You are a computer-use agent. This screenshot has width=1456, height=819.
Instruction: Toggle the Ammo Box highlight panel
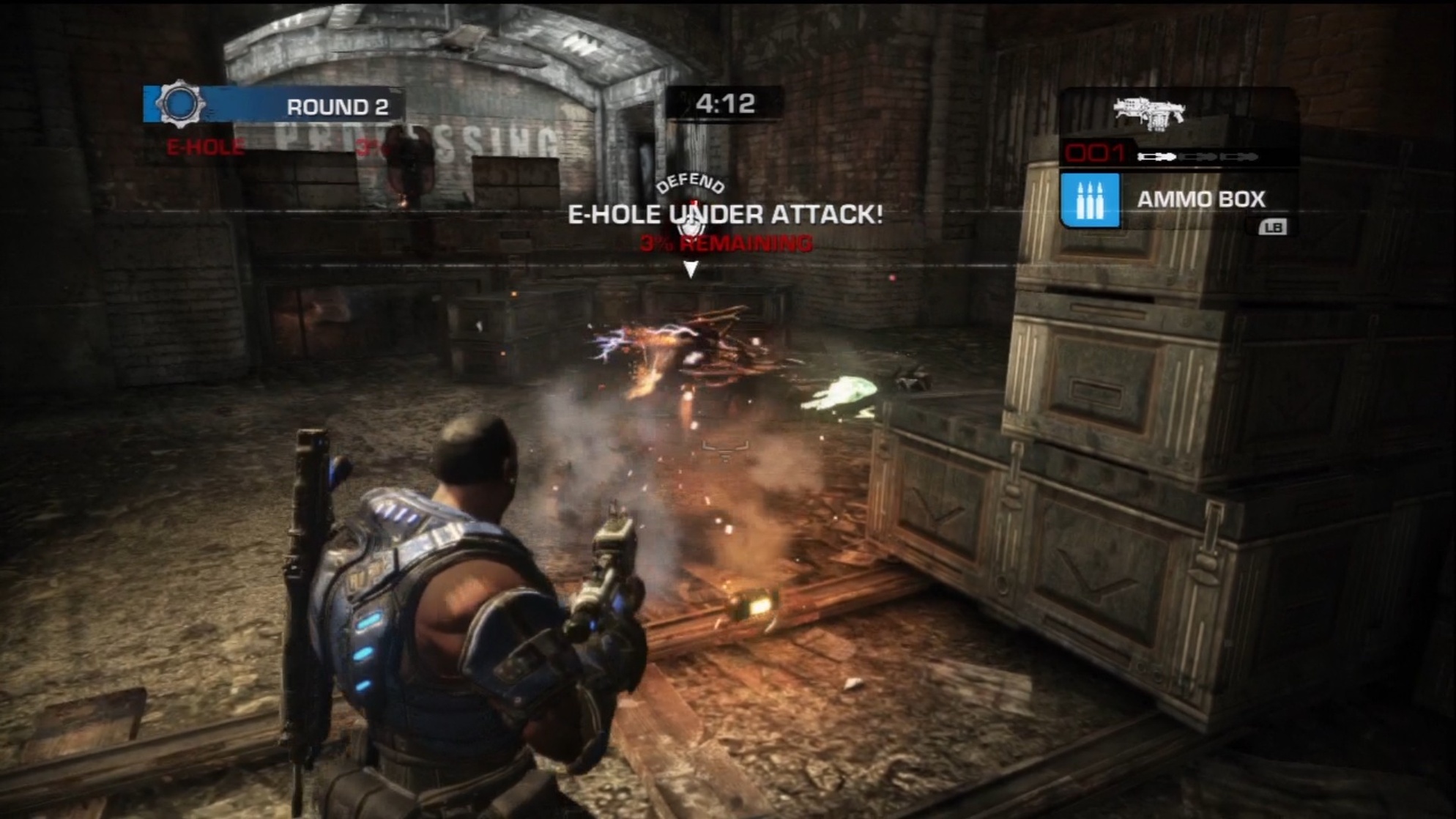pos(1172,200)
